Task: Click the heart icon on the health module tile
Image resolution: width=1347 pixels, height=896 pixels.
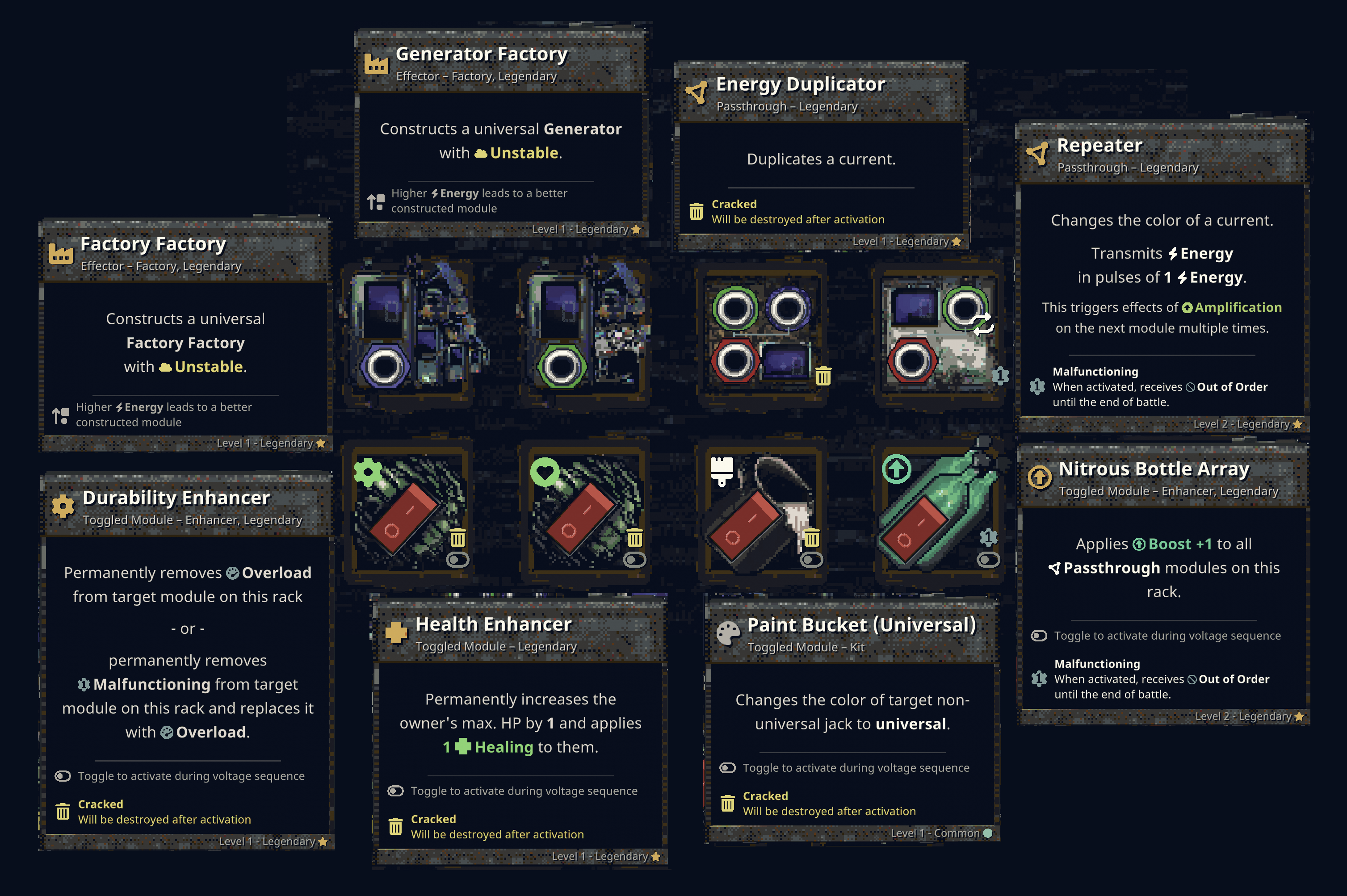Action: click(x=545, y=473)
